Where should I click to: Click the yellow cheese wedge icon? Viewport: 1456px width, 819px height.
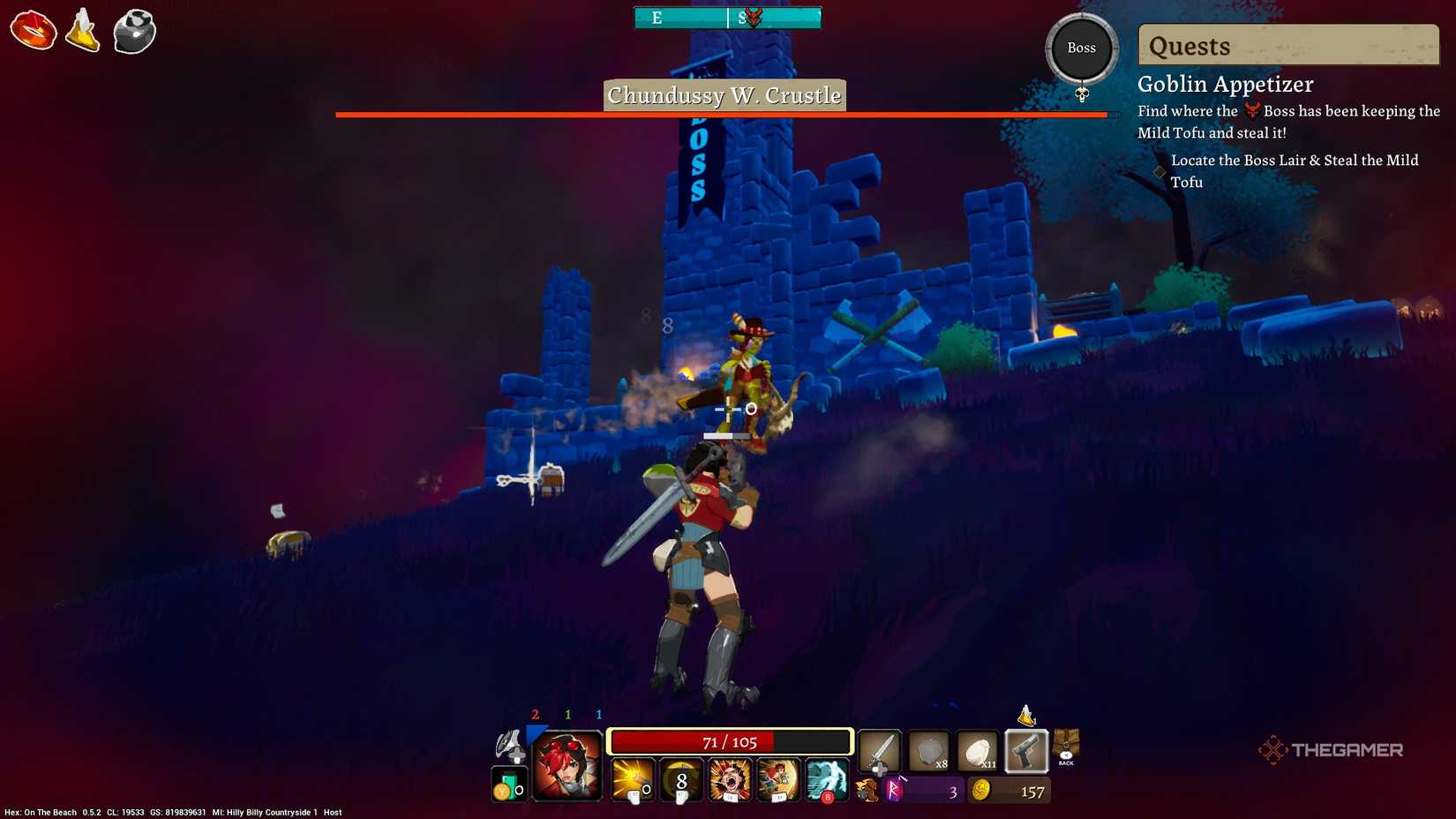[x=82, y=31]
